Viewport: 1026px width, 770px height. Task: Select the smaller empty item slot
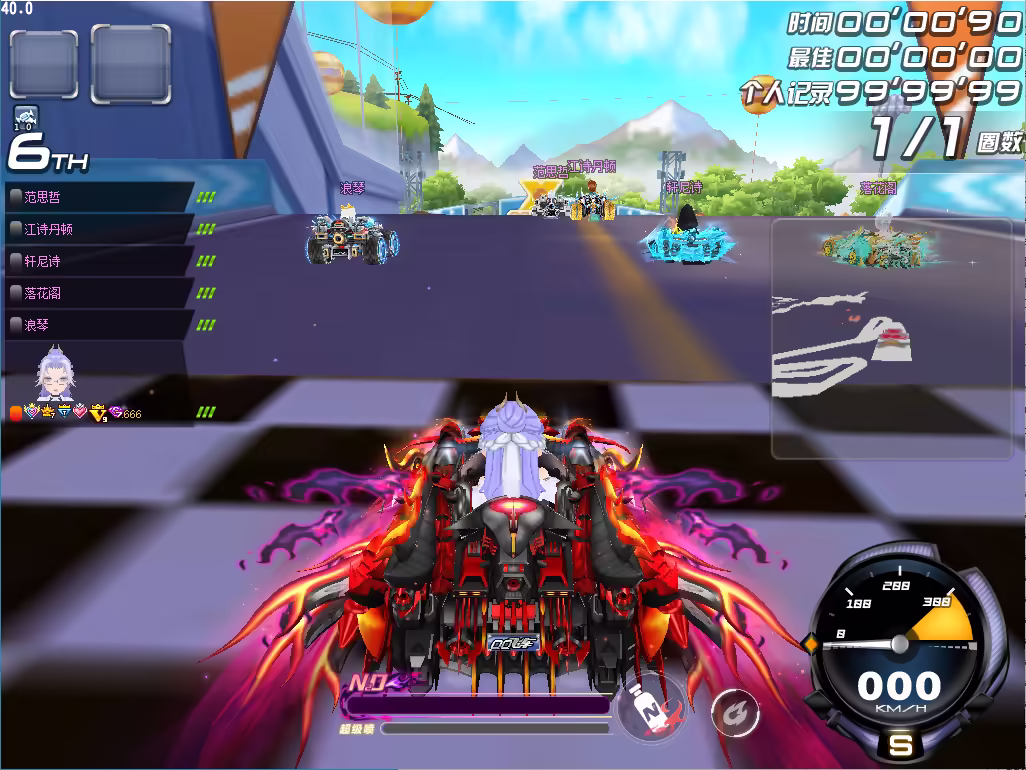[44, 64]
